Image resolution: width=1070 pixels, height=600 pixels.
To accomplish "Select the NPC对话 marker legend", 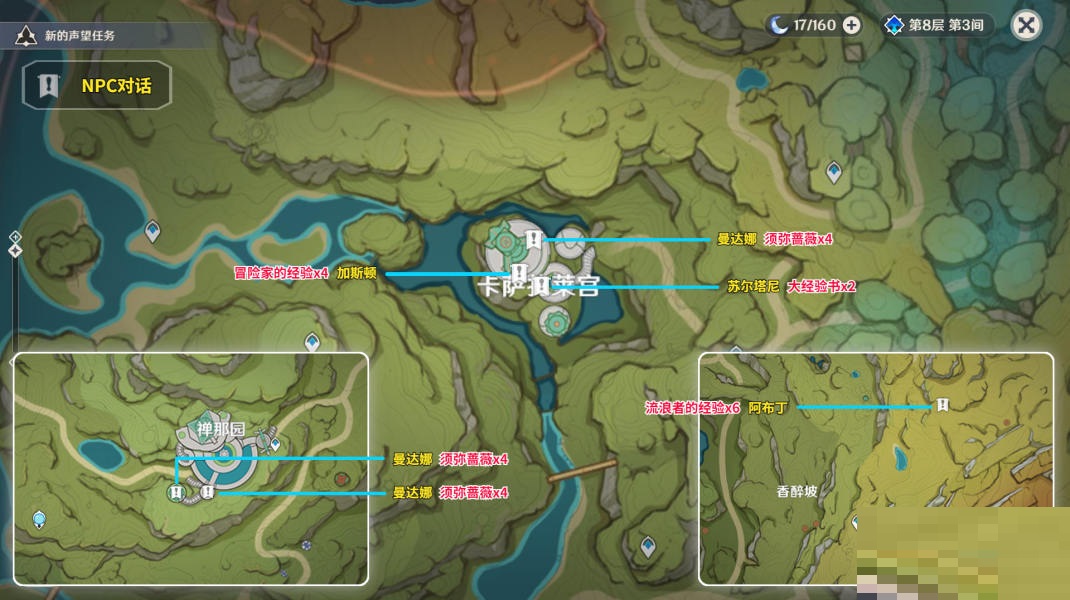I will pos(97,86).
